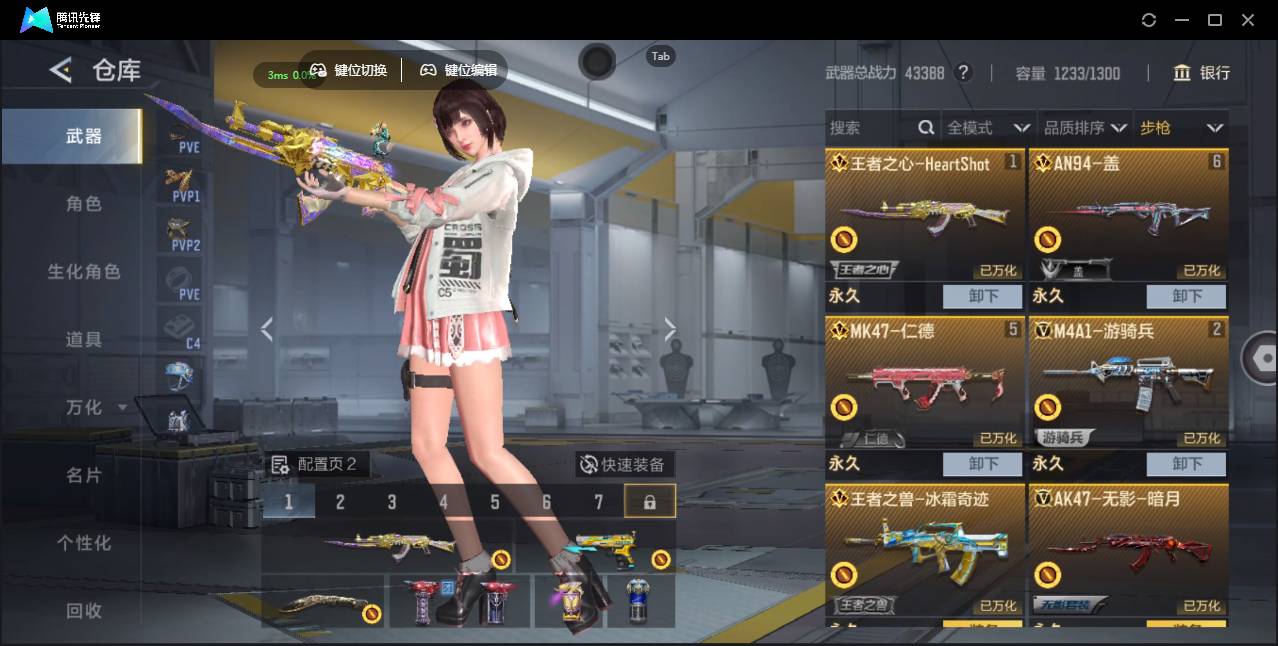Go back using the 仓库 back arrow
Image resolution: width=1278 pixels, height=646 pixels.
pos(61,70)
